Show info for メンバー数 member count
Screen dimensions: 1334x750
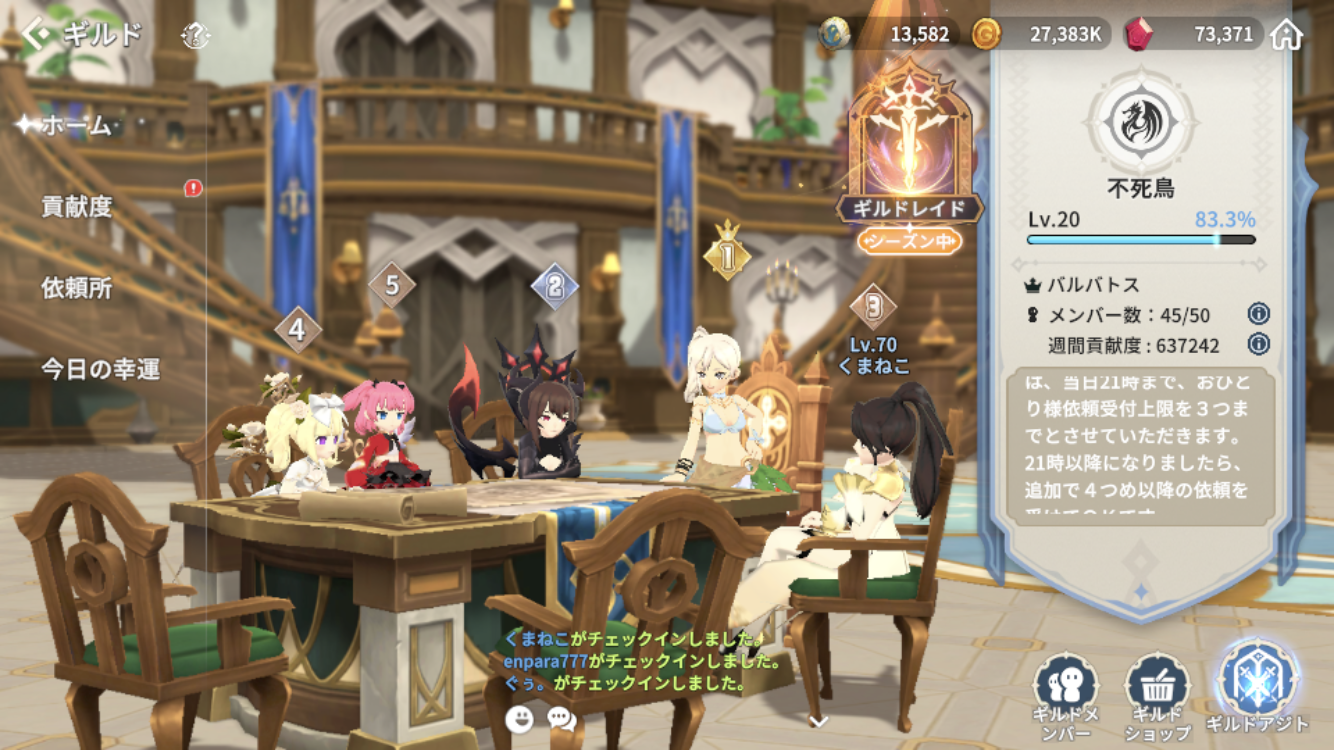tap(1259, 314)
